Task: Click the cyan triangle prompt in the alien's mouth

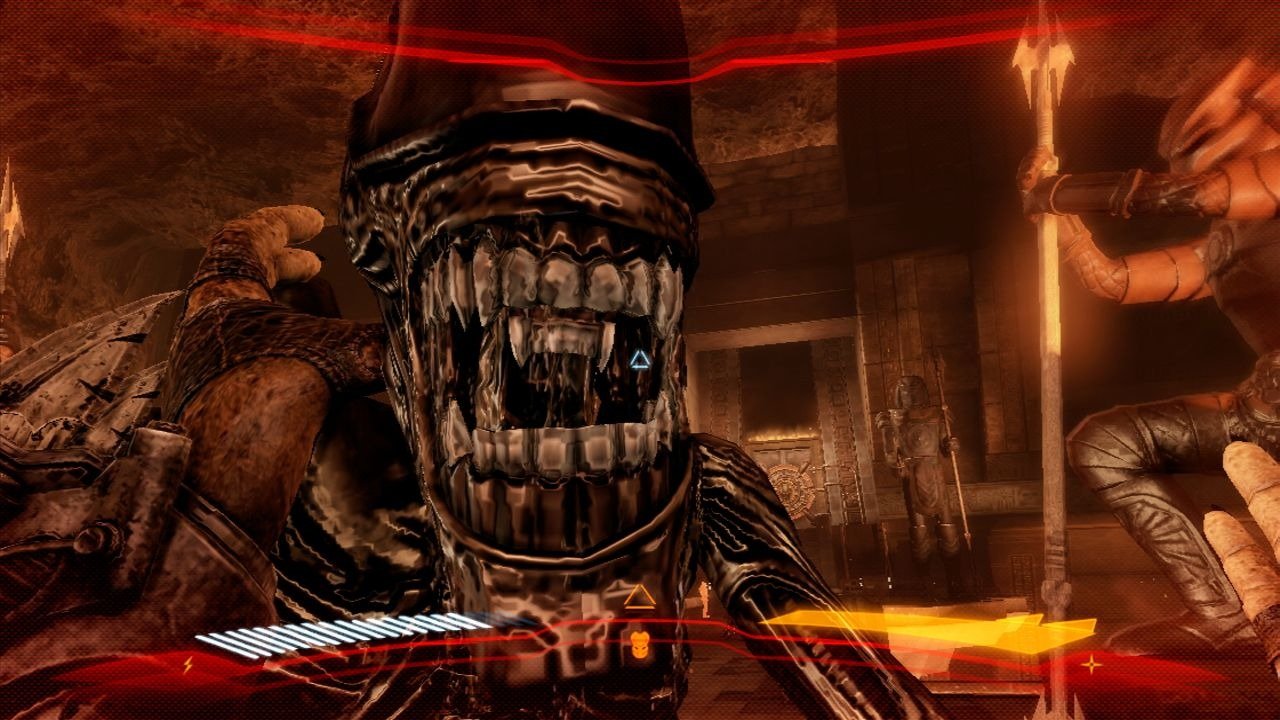Action: pos(639,358)
